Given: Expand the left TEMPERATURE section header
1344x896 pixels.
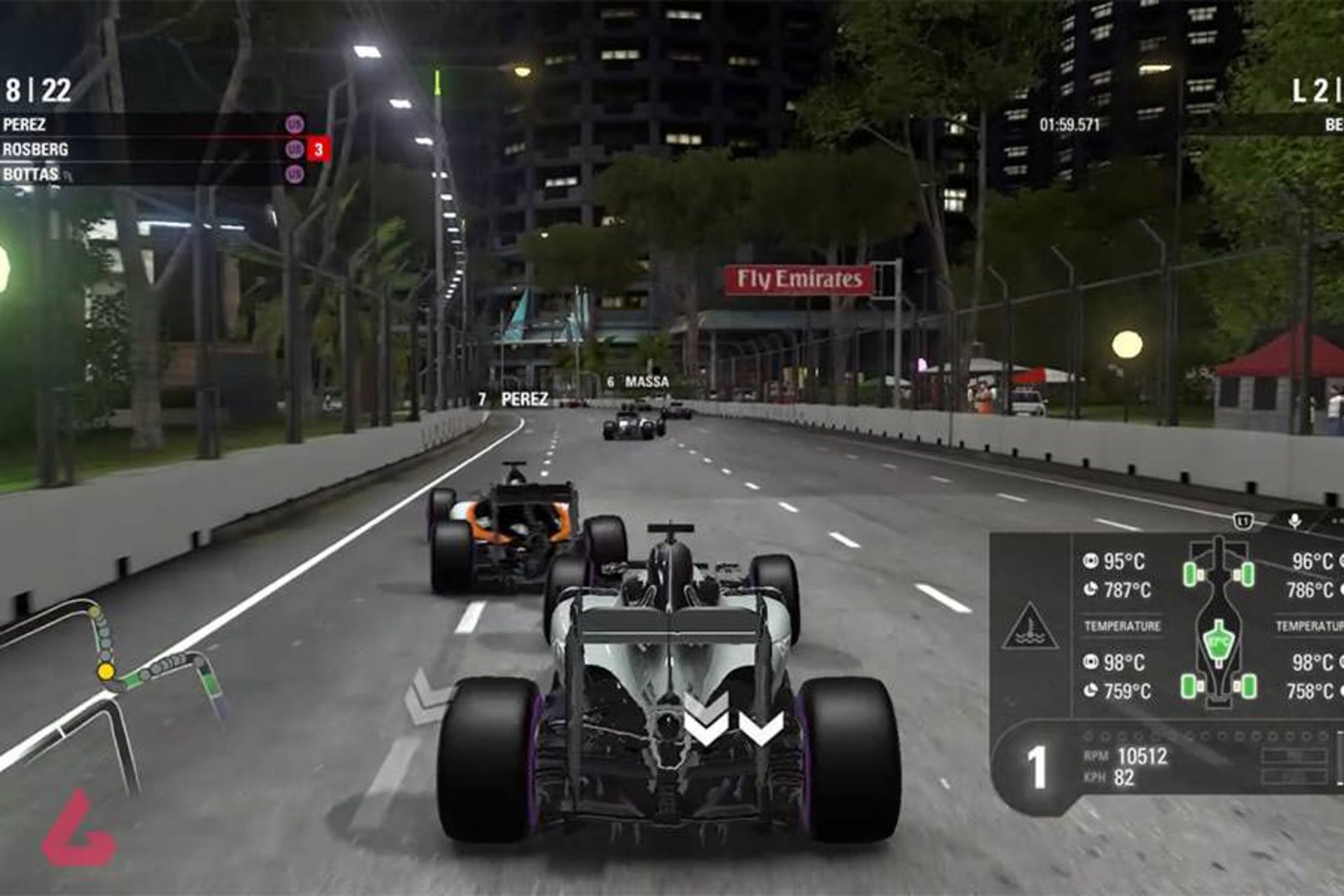Looking at the screenshot, I should pyautogui.click(x=1122, y=625).
